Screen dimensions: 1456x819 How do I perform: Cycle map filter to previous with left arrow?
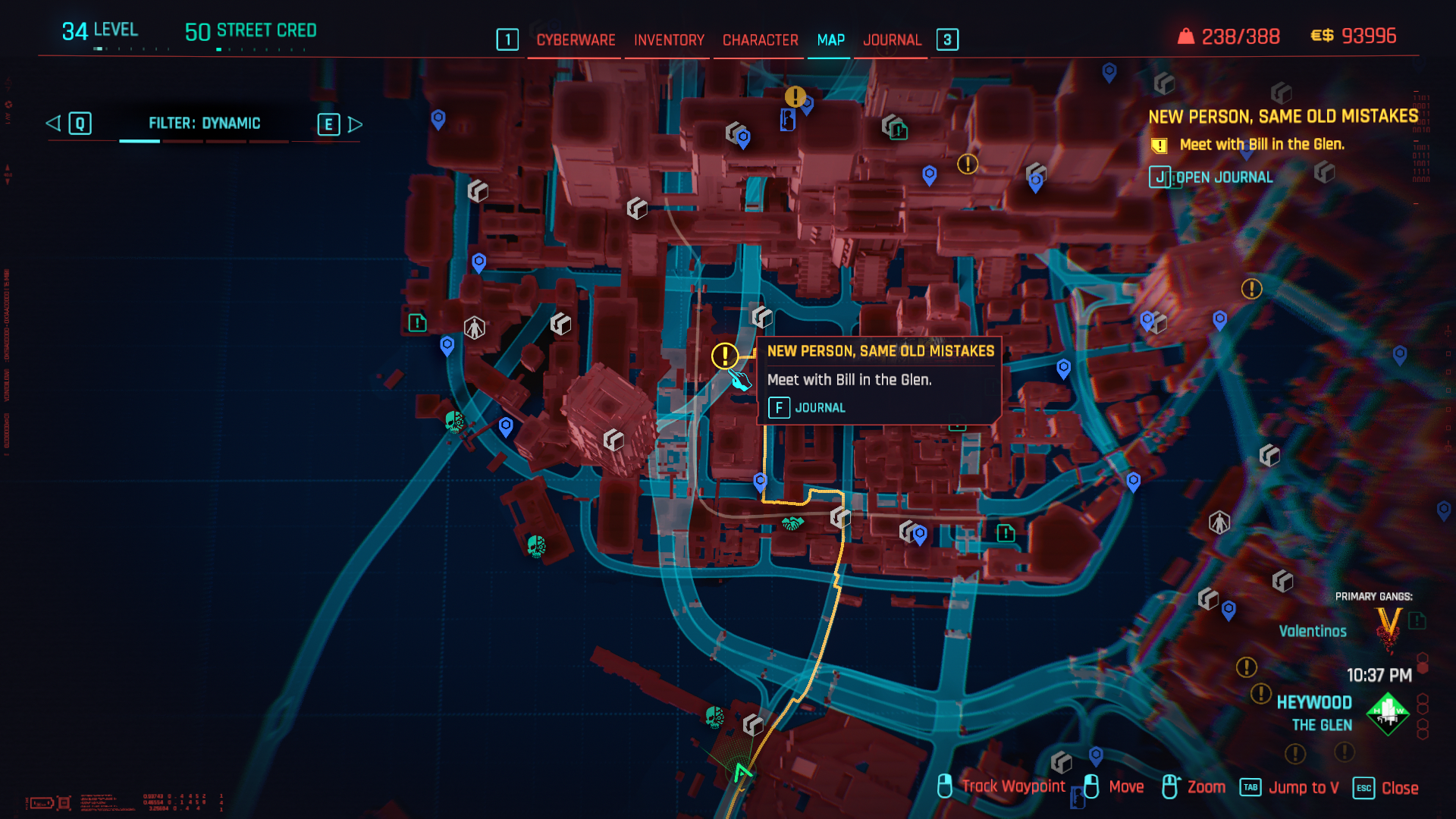click(x=54, y=124)
